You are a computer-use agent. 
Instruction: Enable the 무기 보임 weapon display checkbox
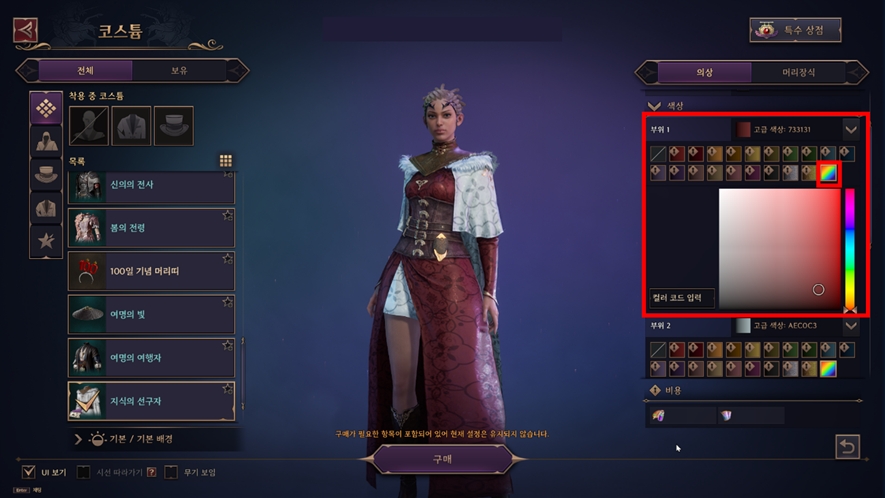(x=171, y=471)
